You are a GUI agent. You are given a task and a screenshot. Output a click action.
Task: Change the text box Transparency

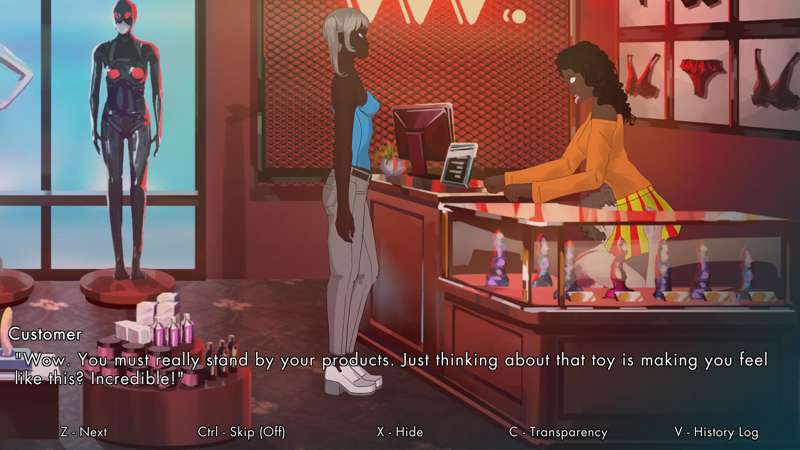(x=557, y=432)
